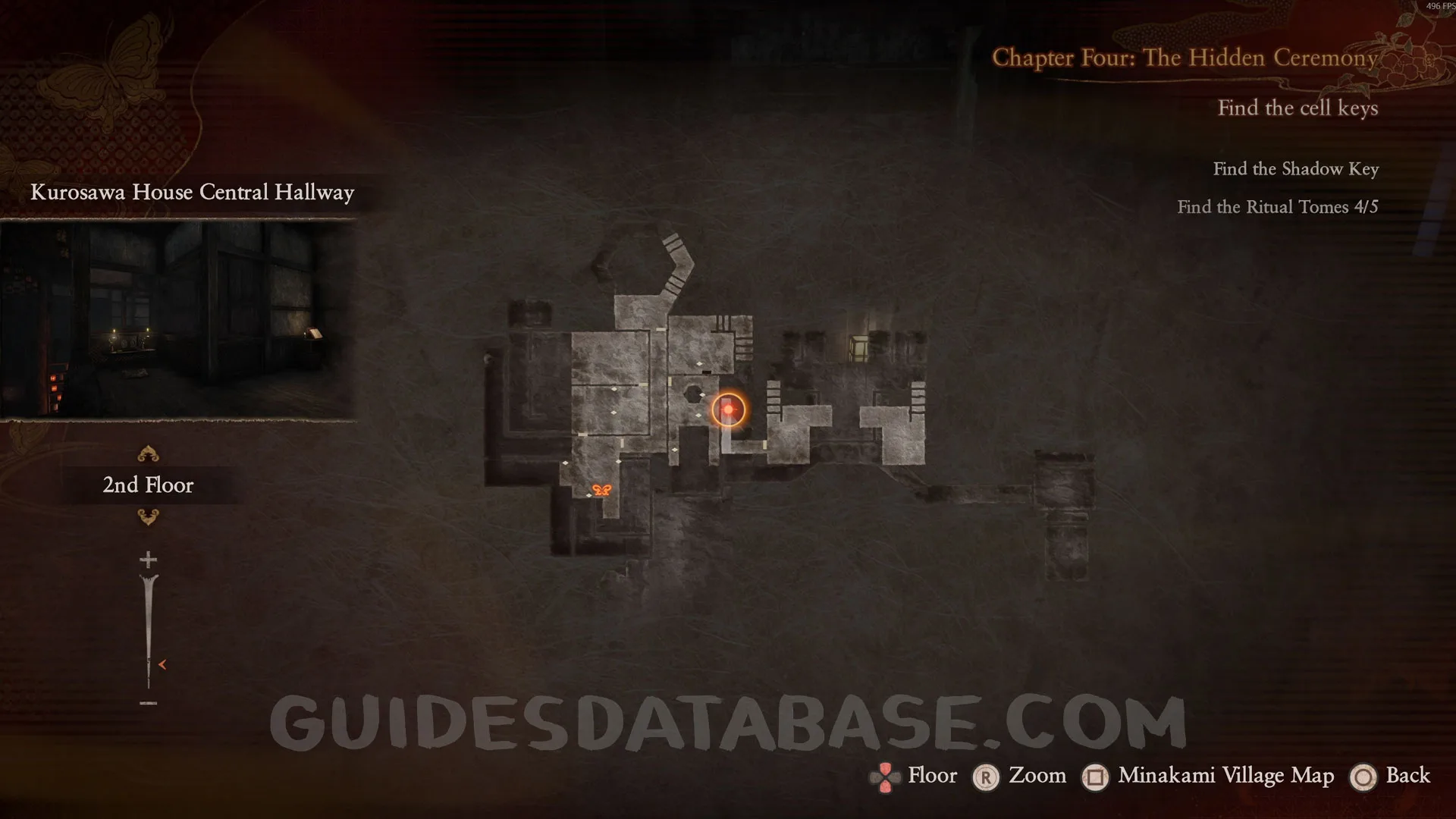Select the glowing red player location marker
The image size is (1456, 819).
(x=728, y=409)
